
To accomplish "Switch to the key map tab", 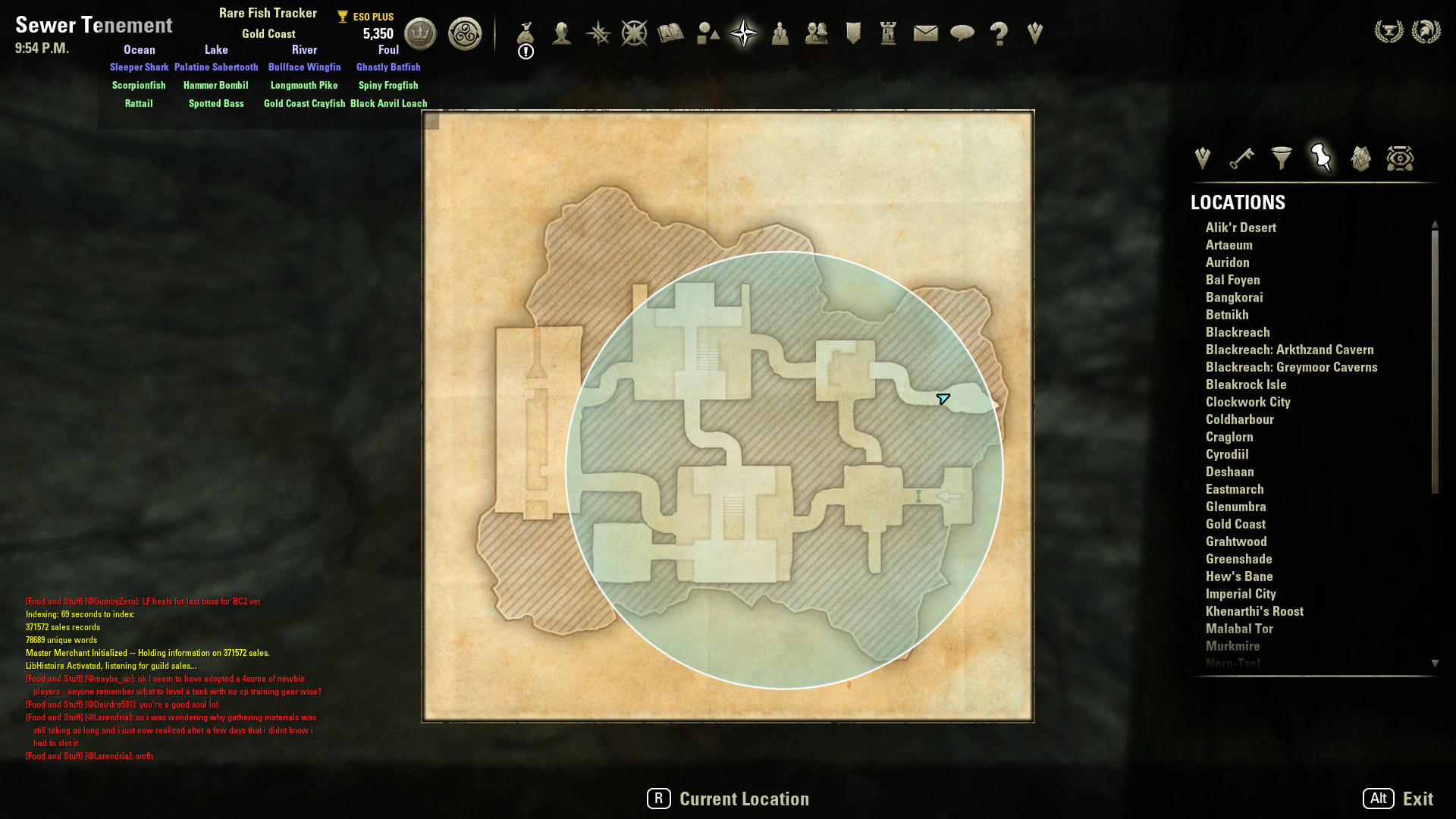I will pos(1242,158).
